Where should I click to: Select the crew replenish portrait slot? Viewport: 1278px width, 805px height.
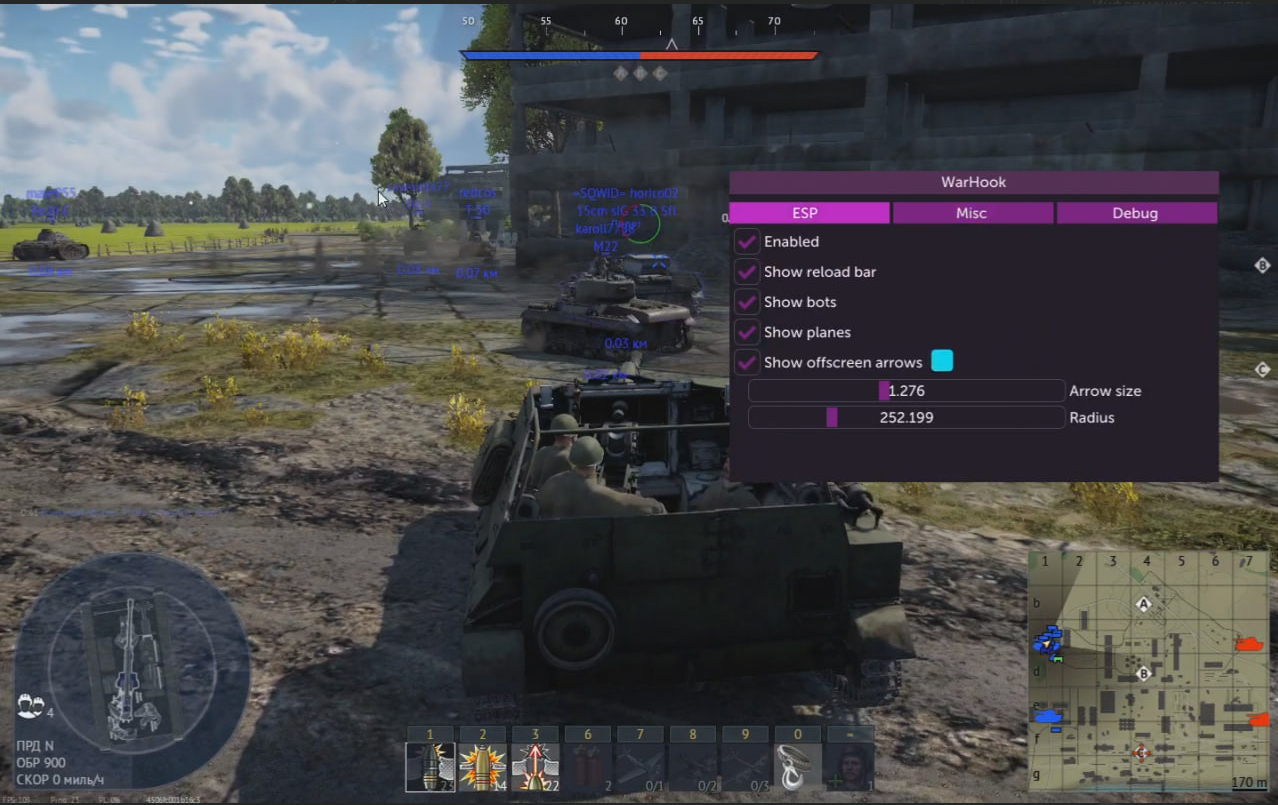[x=849, y=767]
